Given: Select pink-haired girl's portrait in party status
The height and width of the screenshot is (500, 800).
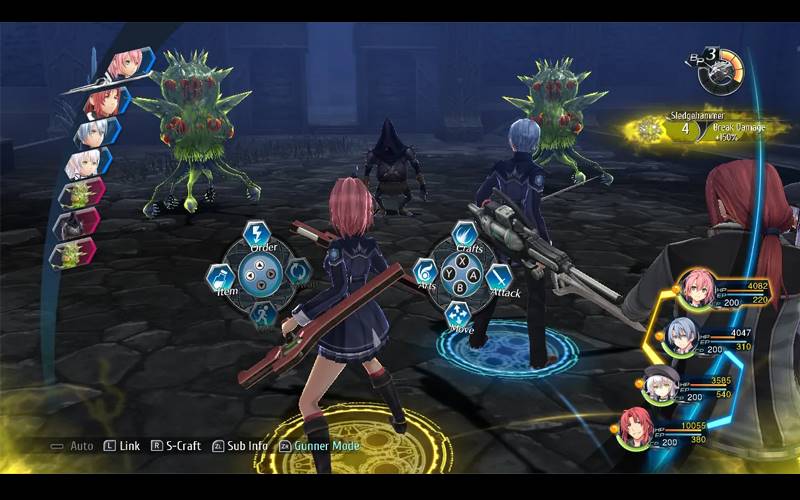Looking at the screenshot, I should [696, 288].
